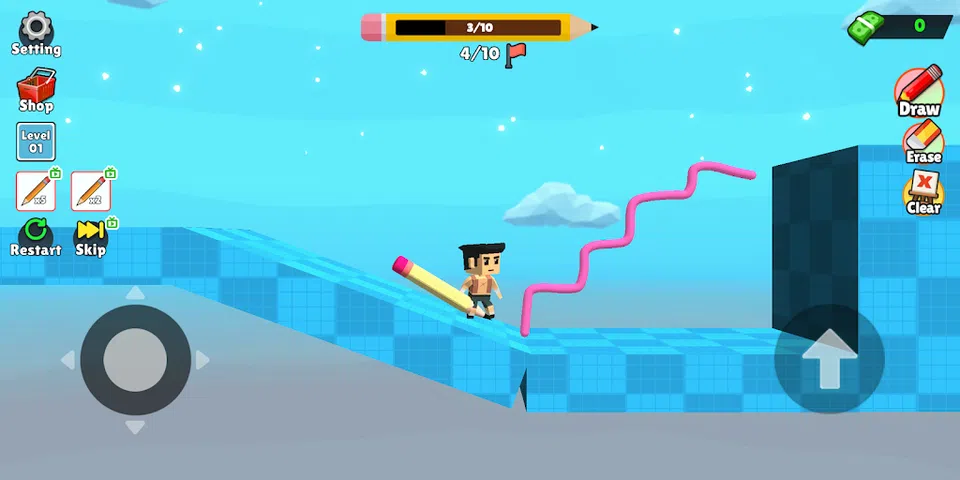The width and height of the screenshot is (960, 480).
Task: Open the Setting gear menu
Action: pyautogui.click(x=36, y=32)
